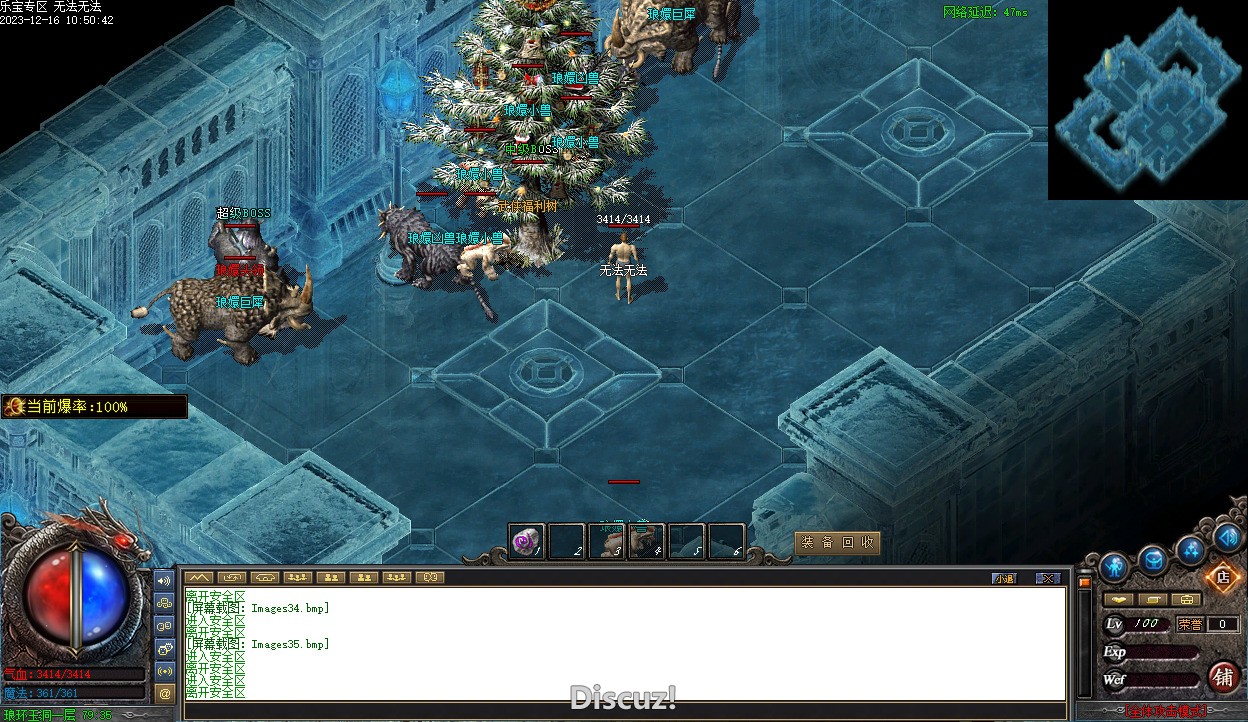The width and height of the screenshot is (1248, 722).
Task: Toggle sound with the blue speaker orb
Action: 1227,537
